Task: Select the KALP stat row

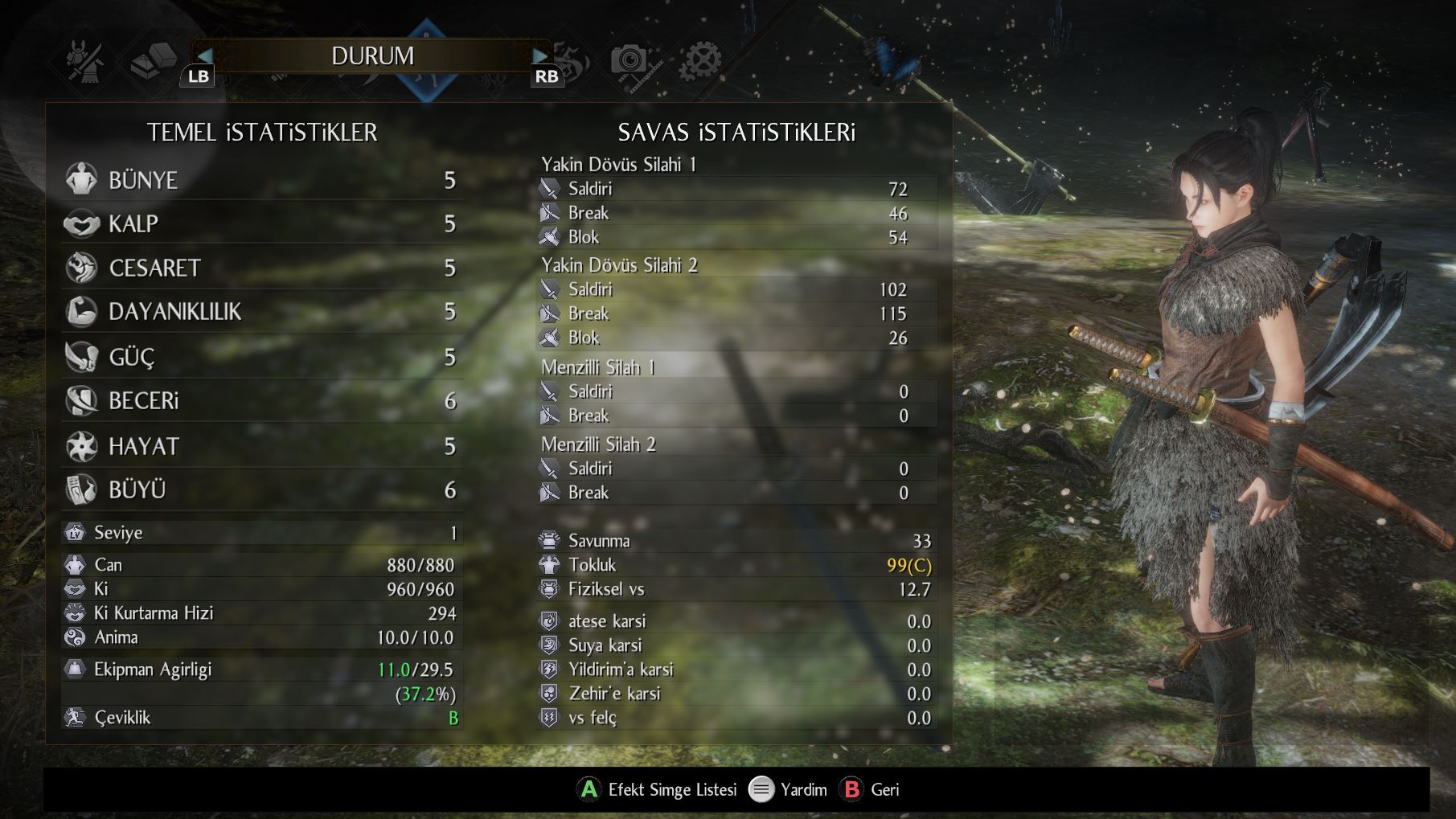Action: [261, 223]
